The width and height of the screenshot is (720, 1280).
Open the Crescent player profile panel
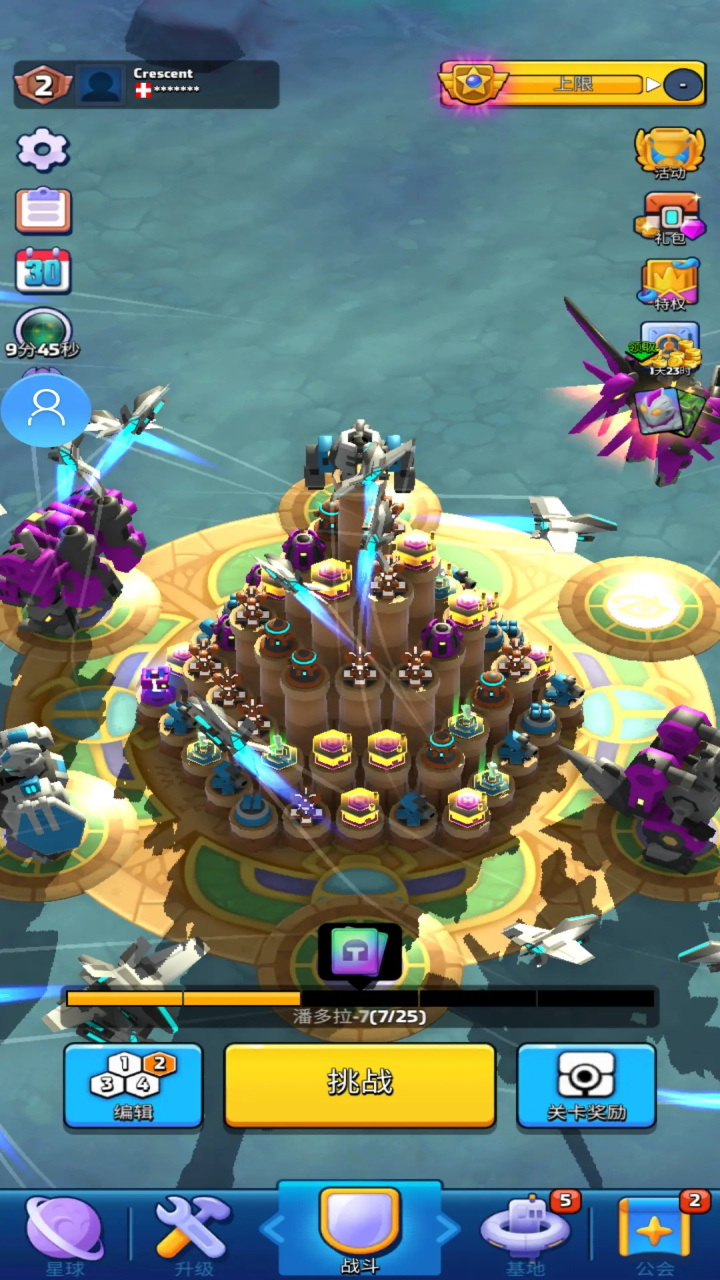[146, 84]
